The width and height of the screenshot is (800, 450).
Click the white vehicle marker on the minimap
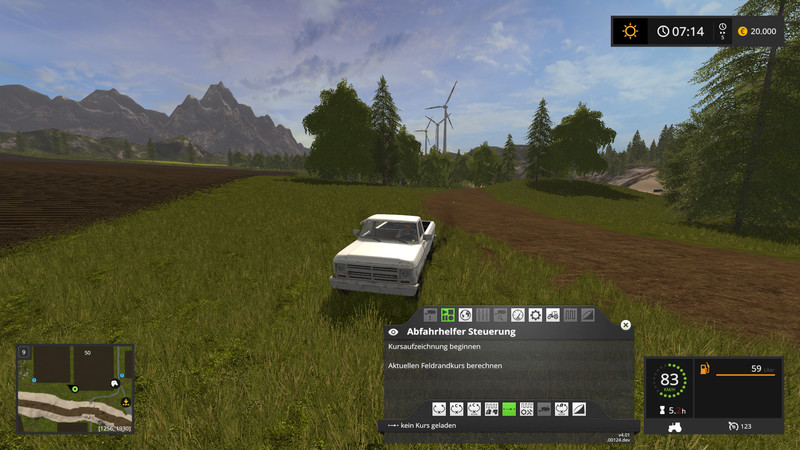click(x=114, y=381)
